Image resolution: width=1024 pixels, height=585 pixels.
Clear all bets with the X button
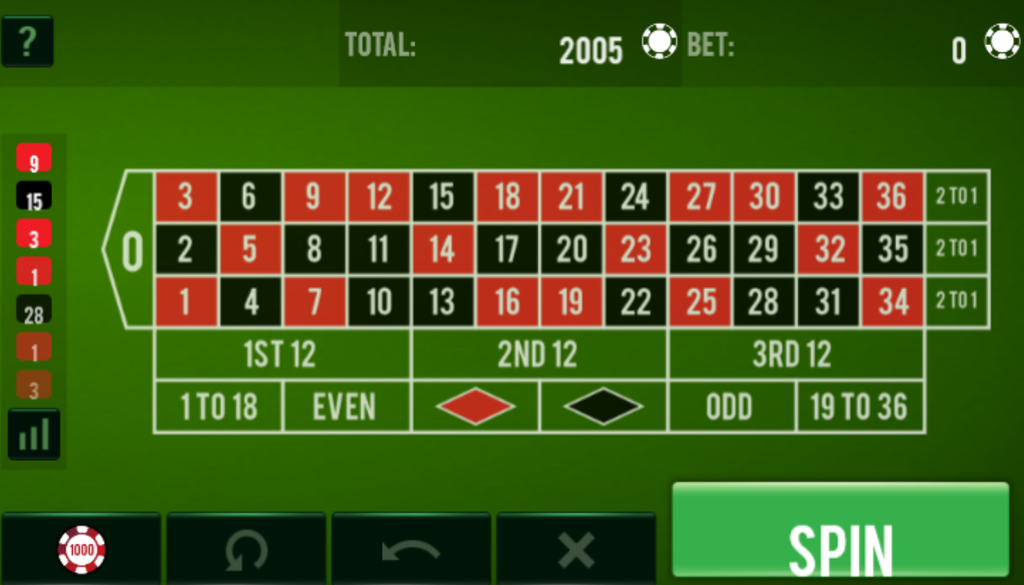tap(576, 549)
